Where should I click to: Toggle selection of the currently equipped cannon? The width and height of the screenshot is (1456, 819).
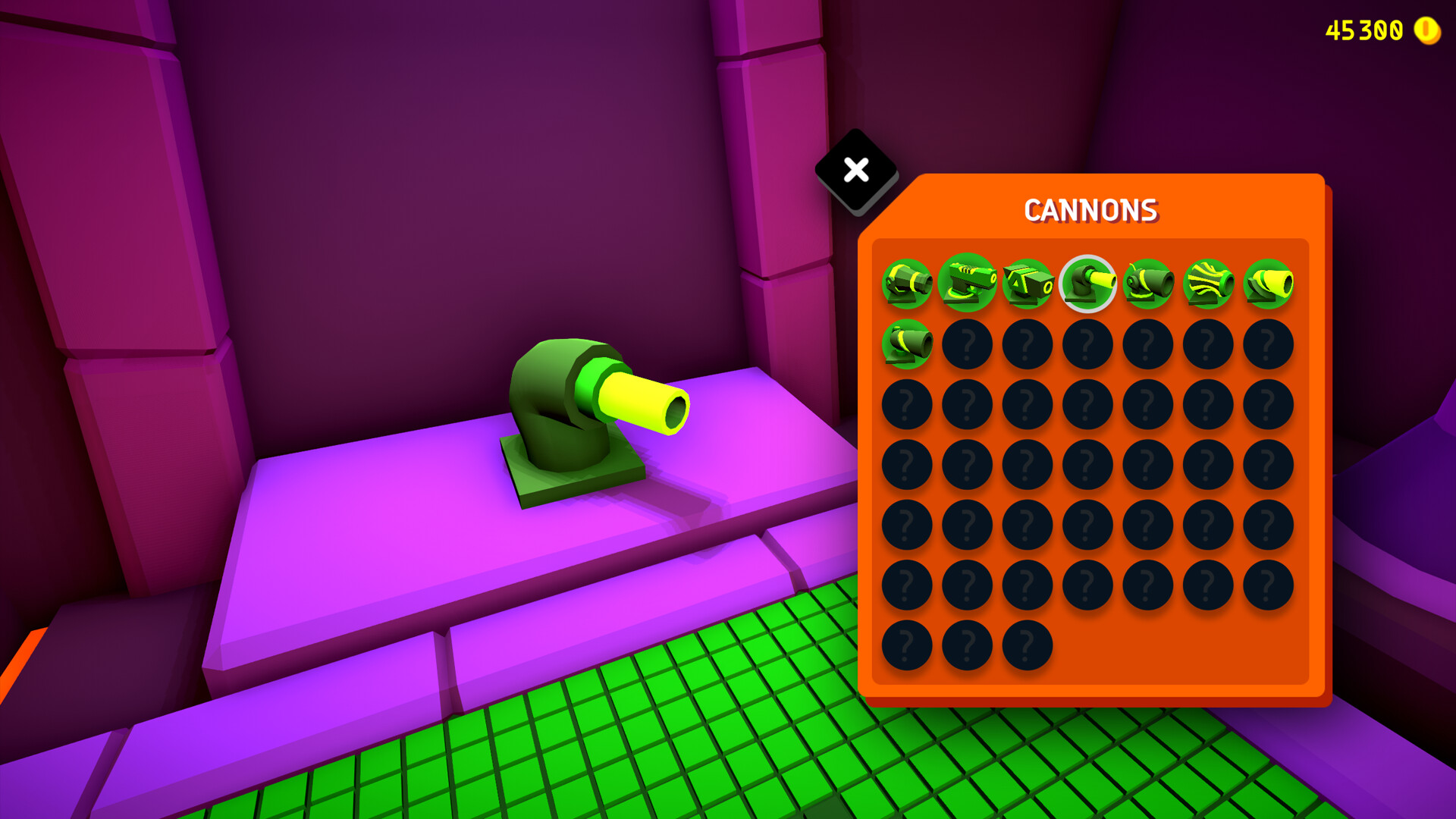tap(1086, 284)
